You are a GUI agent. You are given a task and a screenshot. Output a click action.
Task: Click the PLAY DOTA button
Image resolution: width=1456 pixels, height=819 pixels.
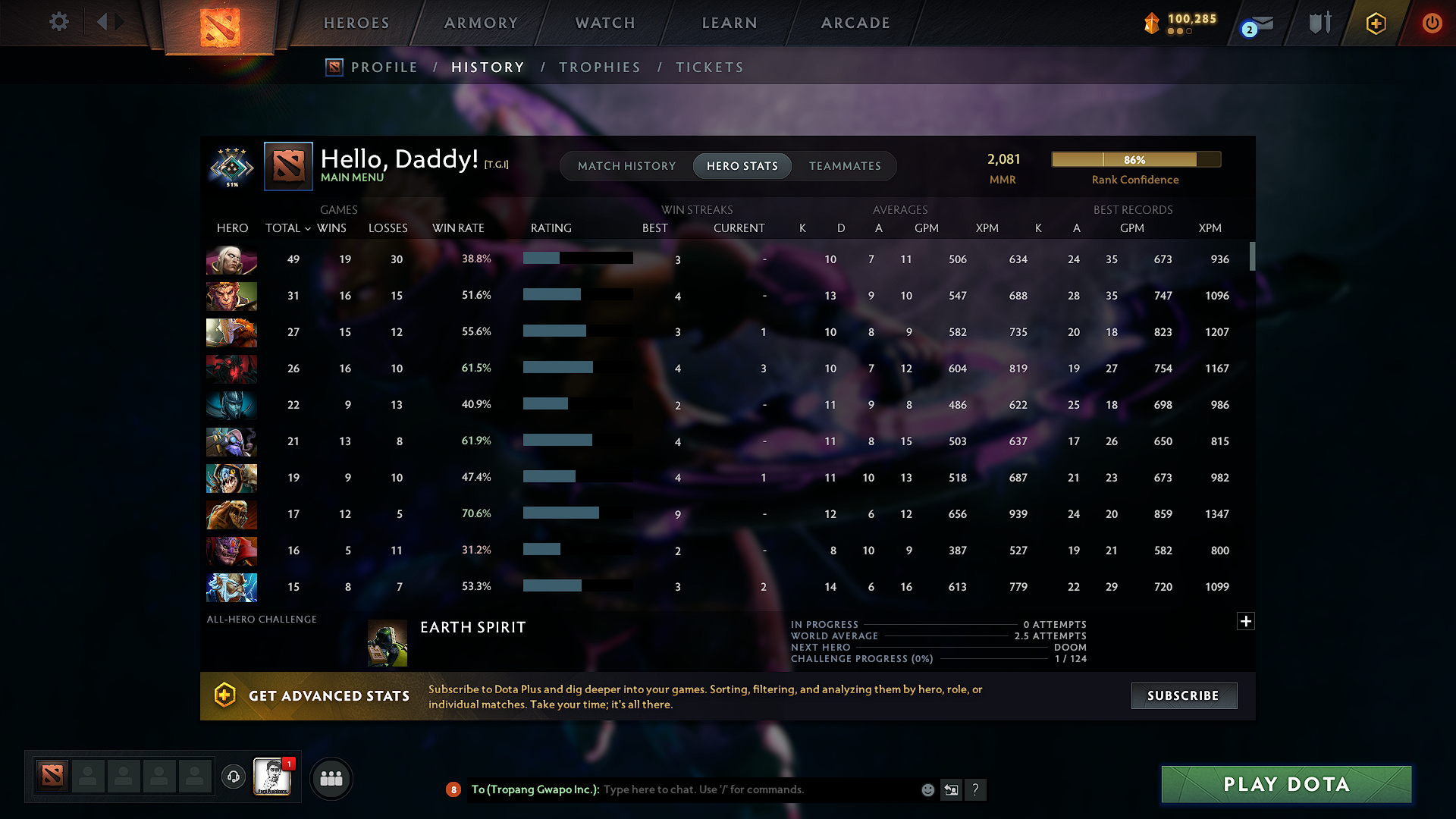pyautogui.click(x=1285, y=784)
